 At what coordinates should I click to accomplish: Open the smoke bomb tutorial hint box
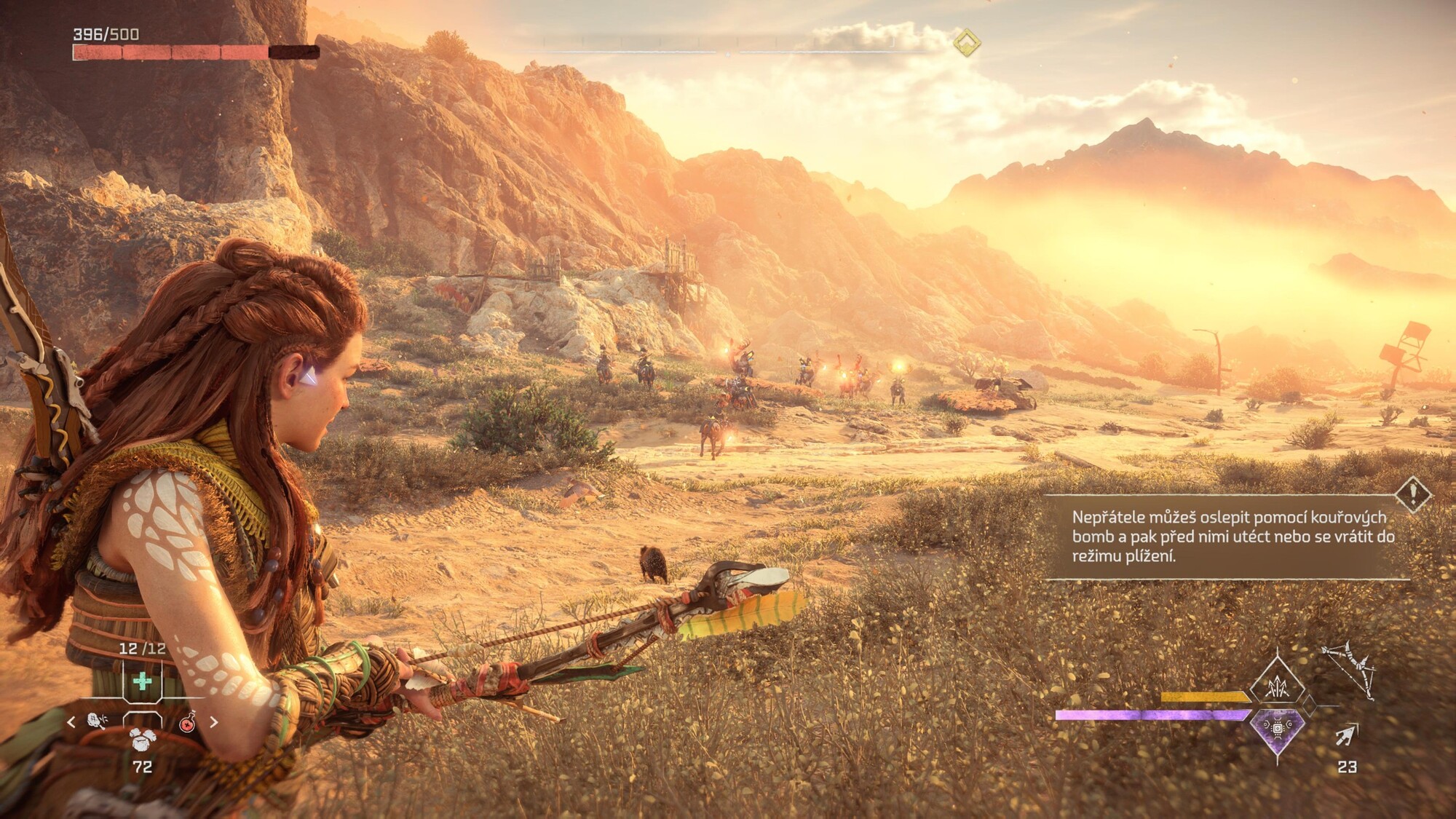[1227, 537]
